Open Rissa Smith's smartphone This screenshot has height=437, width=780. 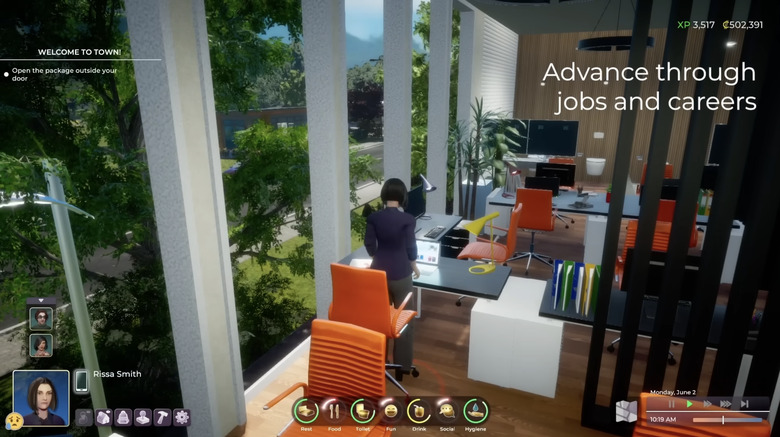tap(81, 382)
